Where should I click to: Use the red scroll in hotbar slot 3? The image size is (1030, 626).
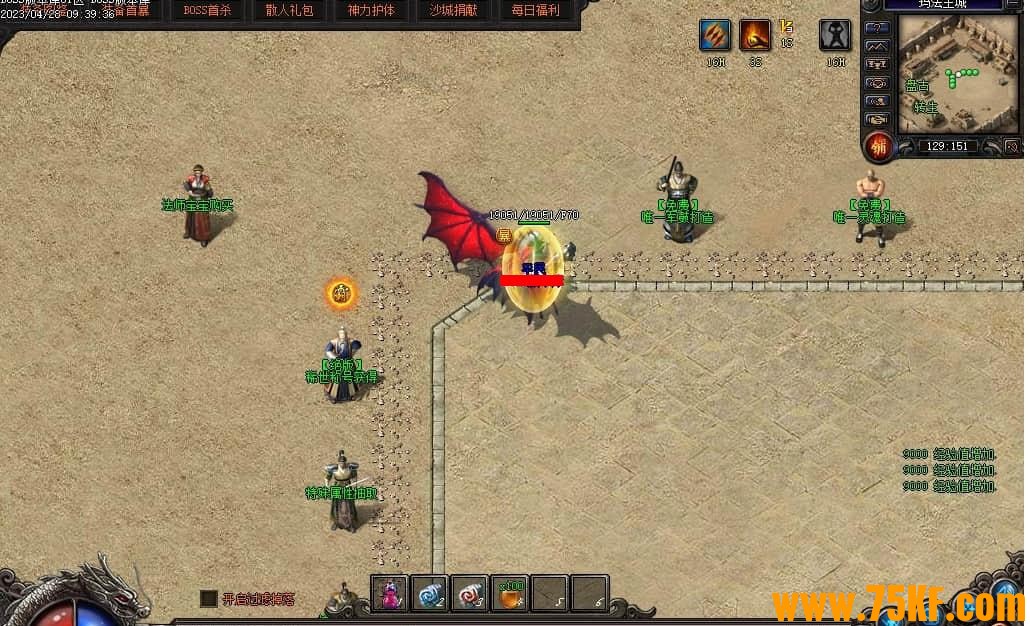(x=469, y=594)
